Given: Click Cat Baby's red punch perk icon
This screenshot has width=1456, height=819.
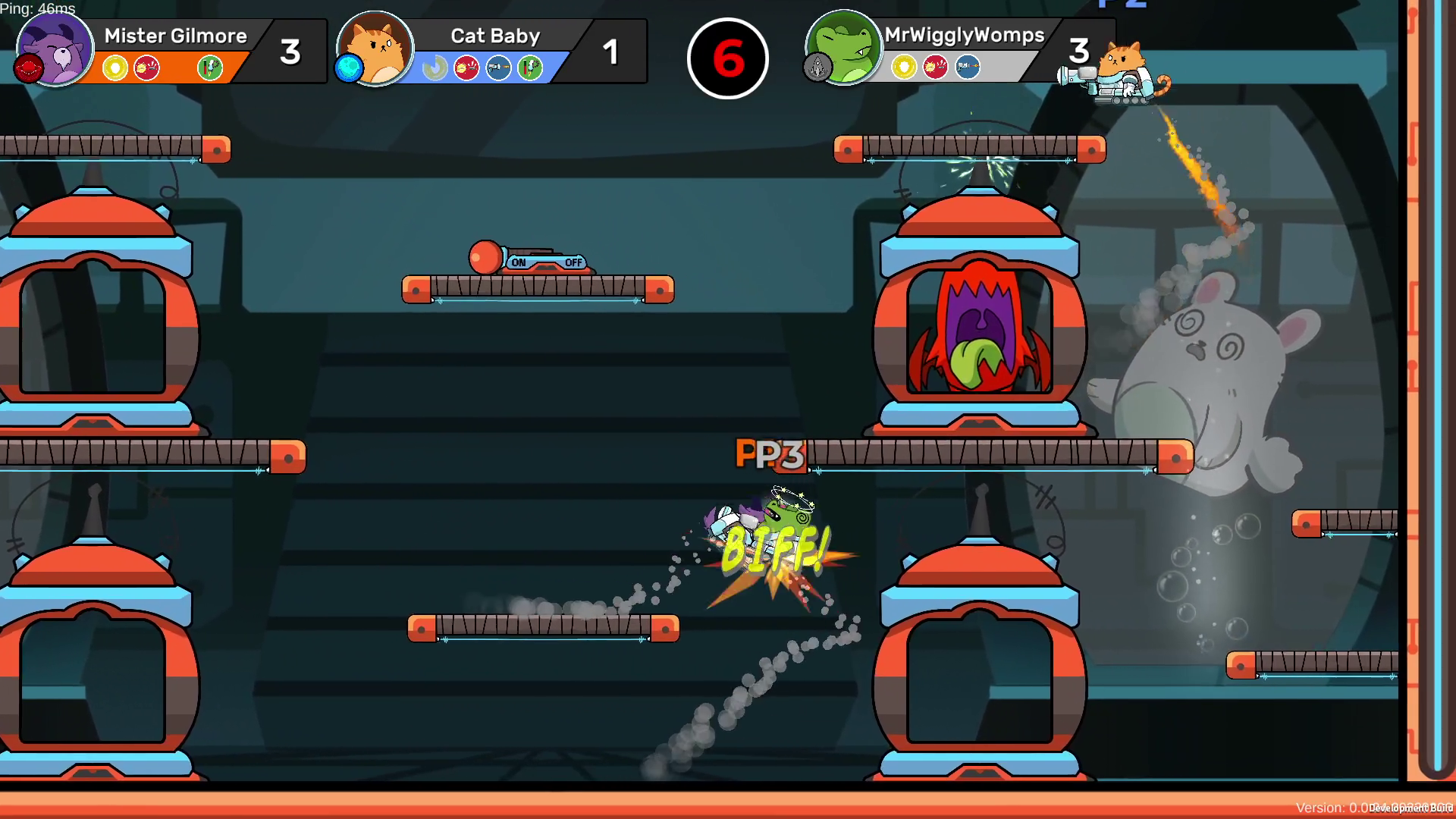Looking at the screenshot, I should [x=466, y=68].
